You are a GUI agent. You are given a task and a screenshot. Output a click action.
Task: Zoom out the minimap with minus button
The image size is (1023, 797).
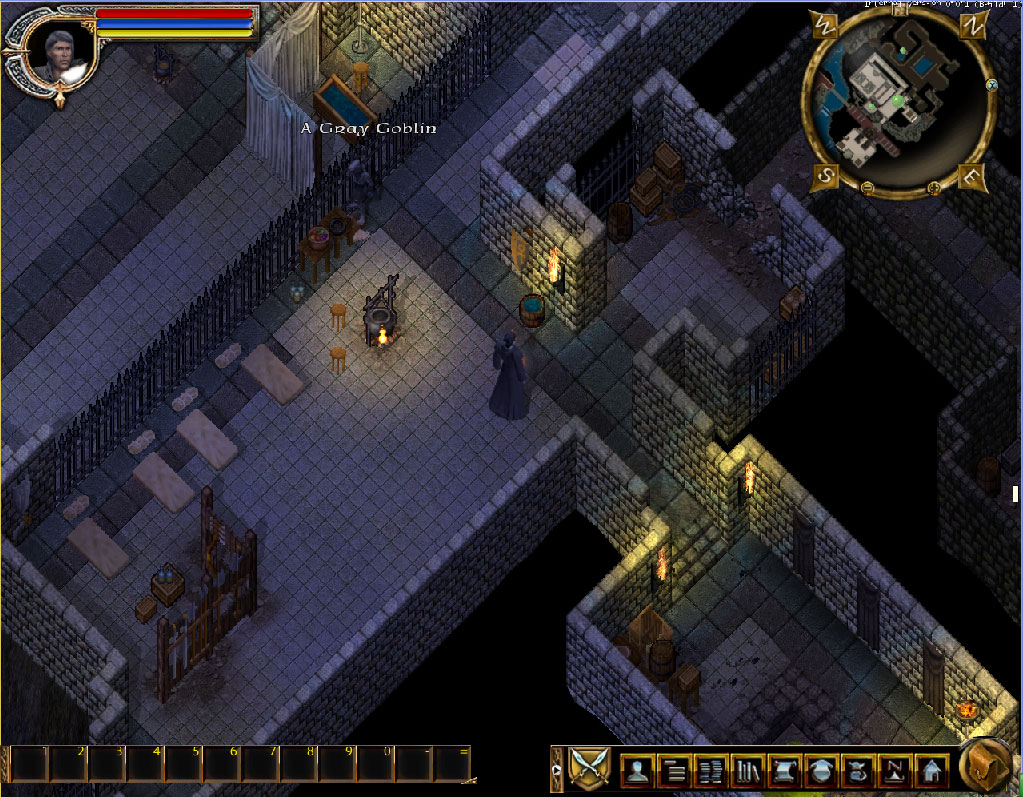click(x=867, y=186)
